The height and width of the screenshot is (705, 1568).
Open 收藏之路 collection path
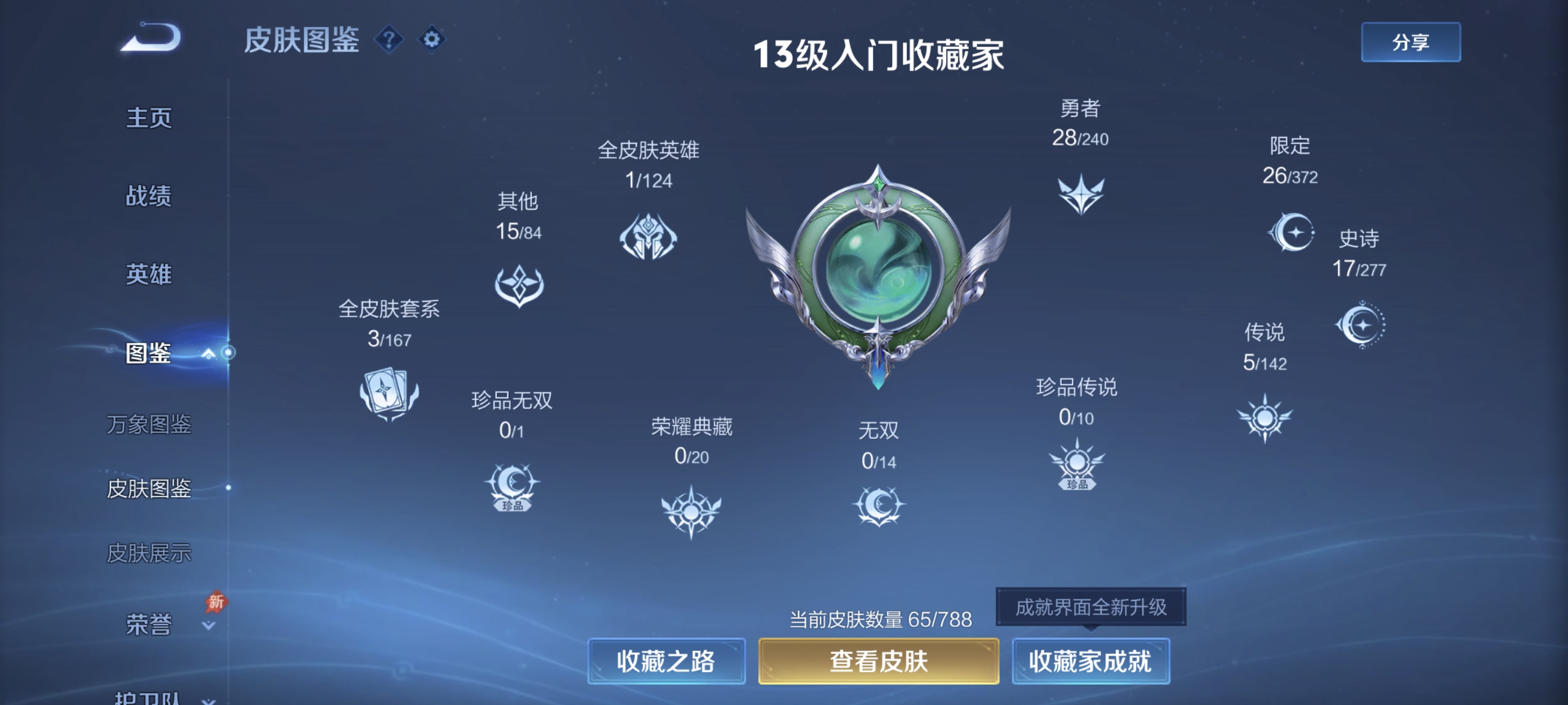coord(667,660)
